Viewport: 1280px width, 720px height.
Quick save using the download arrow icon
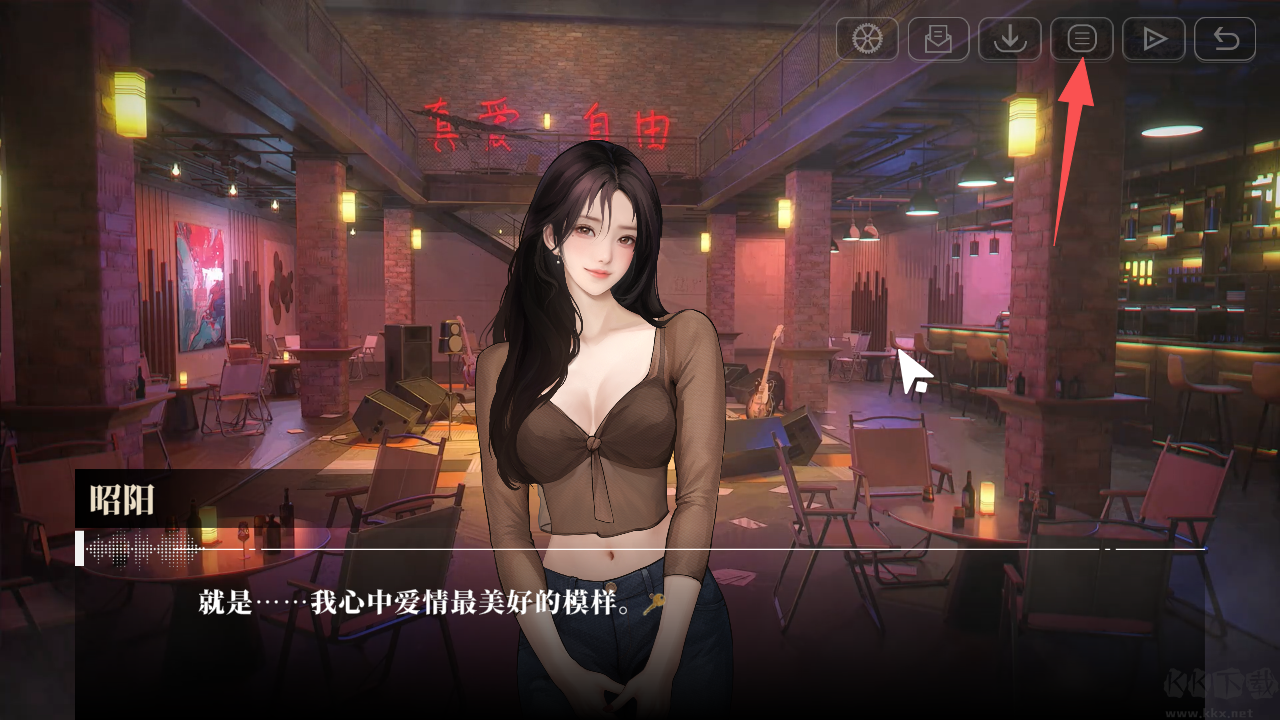1010,39
